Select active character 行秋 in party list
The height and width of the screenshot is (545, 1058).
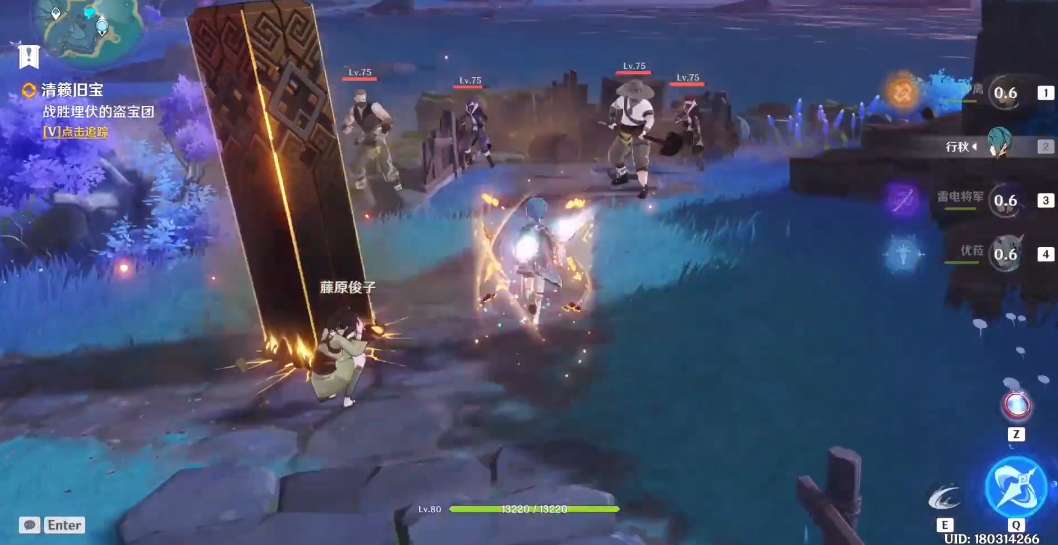pyautogui.click(x=1000, y=146)
